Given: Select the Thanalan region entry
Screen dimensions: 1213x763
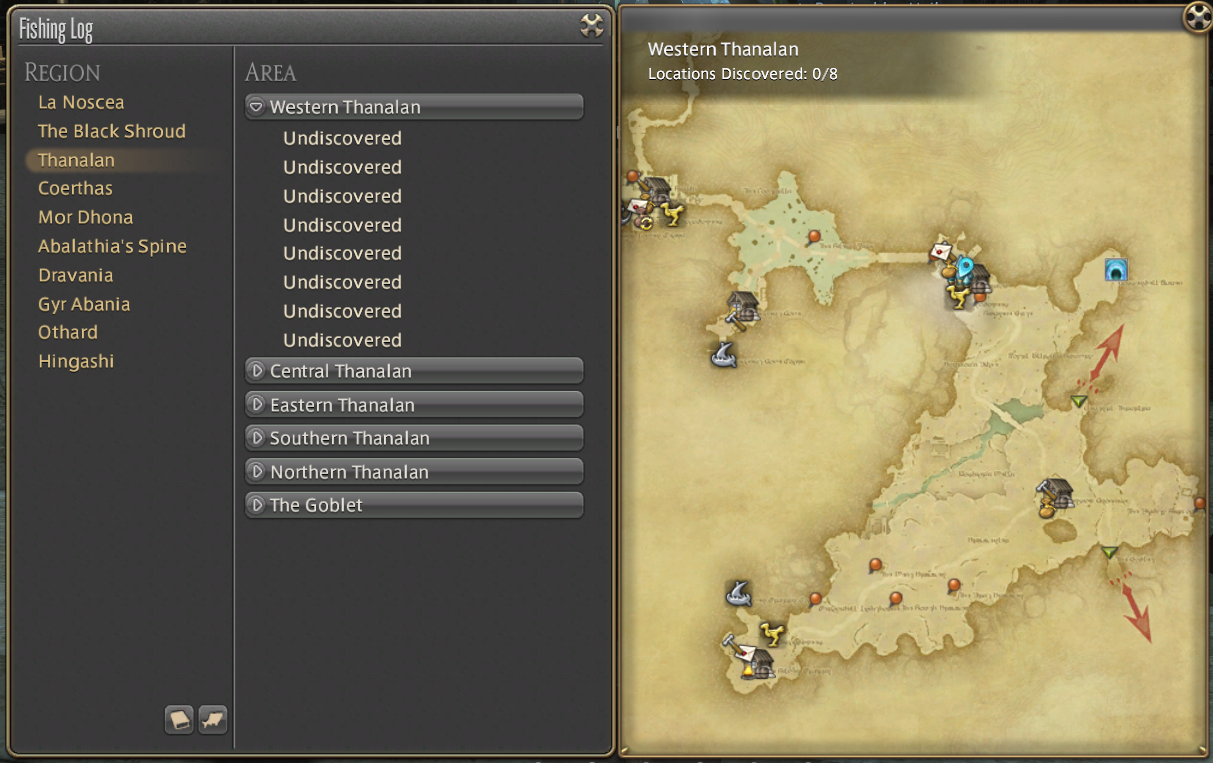Looking at the screenshot, I should coord(77,160).
